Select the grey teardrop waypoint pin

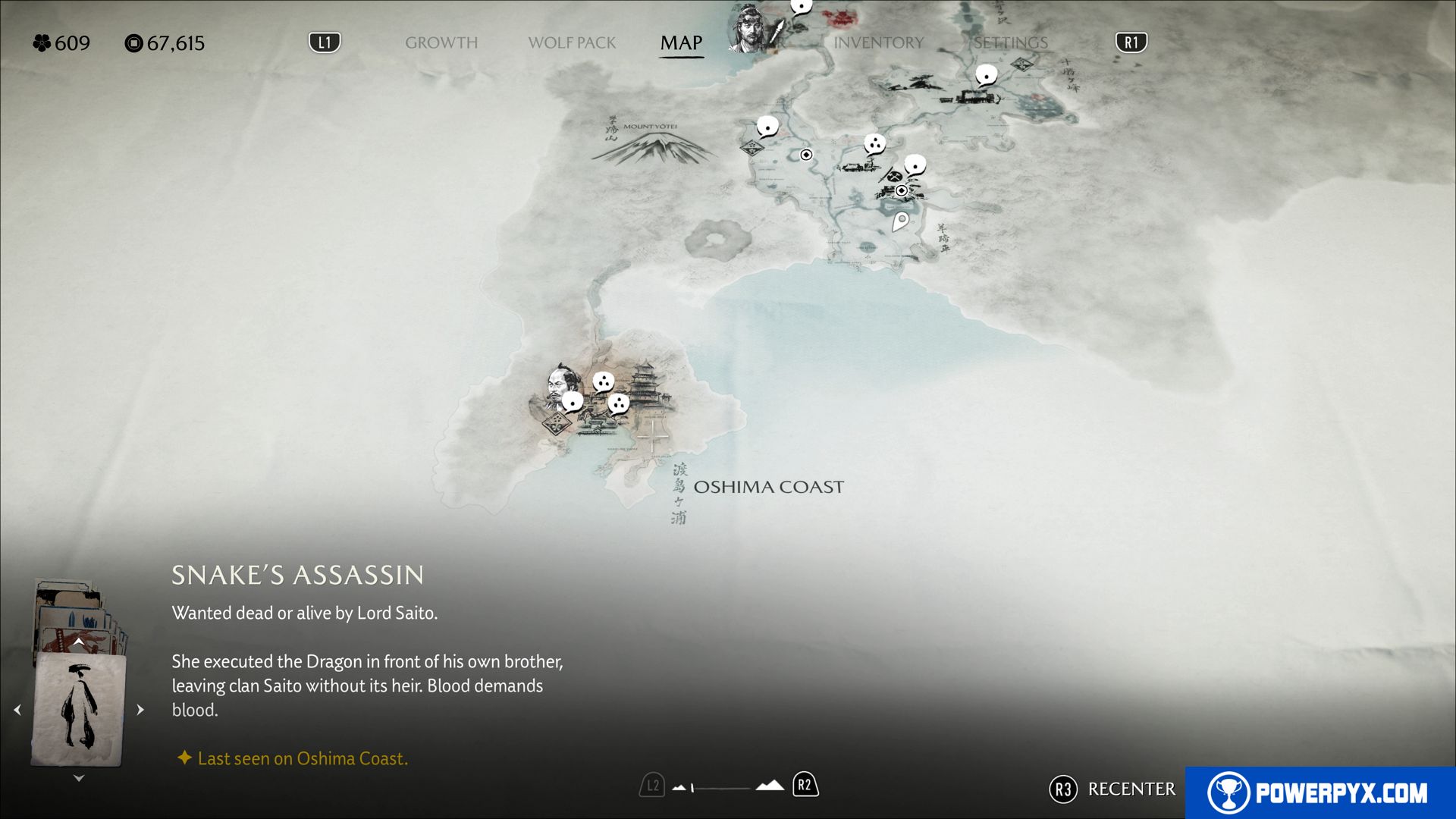900,221
